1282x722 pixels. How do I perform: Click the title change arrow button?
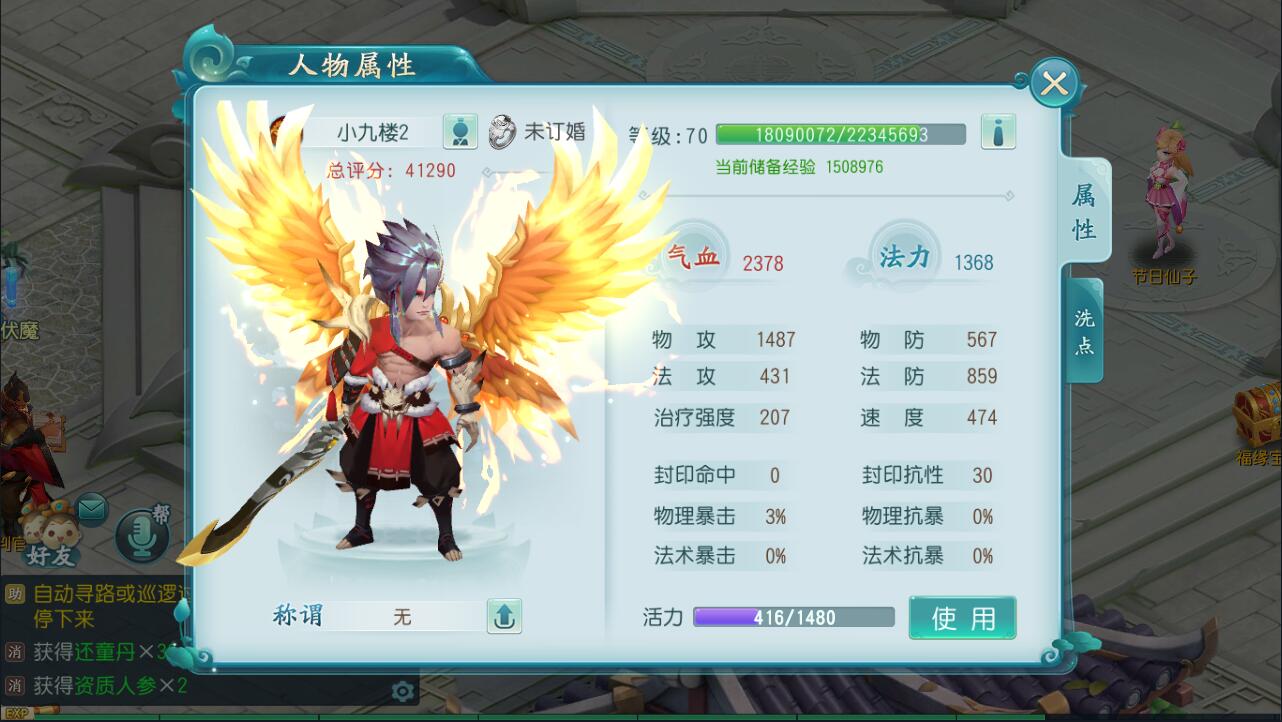(504, 616)
